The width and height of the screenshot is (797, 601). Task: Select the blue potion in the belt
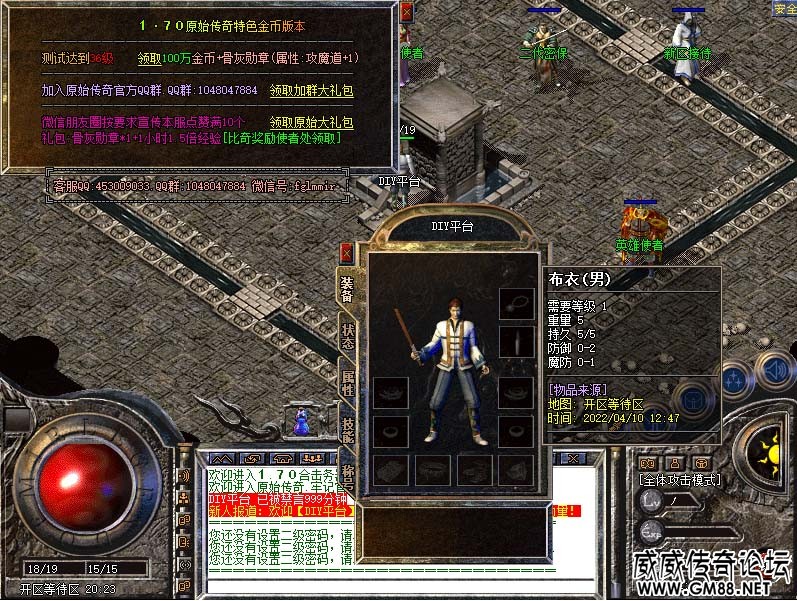tap(300, 424)
